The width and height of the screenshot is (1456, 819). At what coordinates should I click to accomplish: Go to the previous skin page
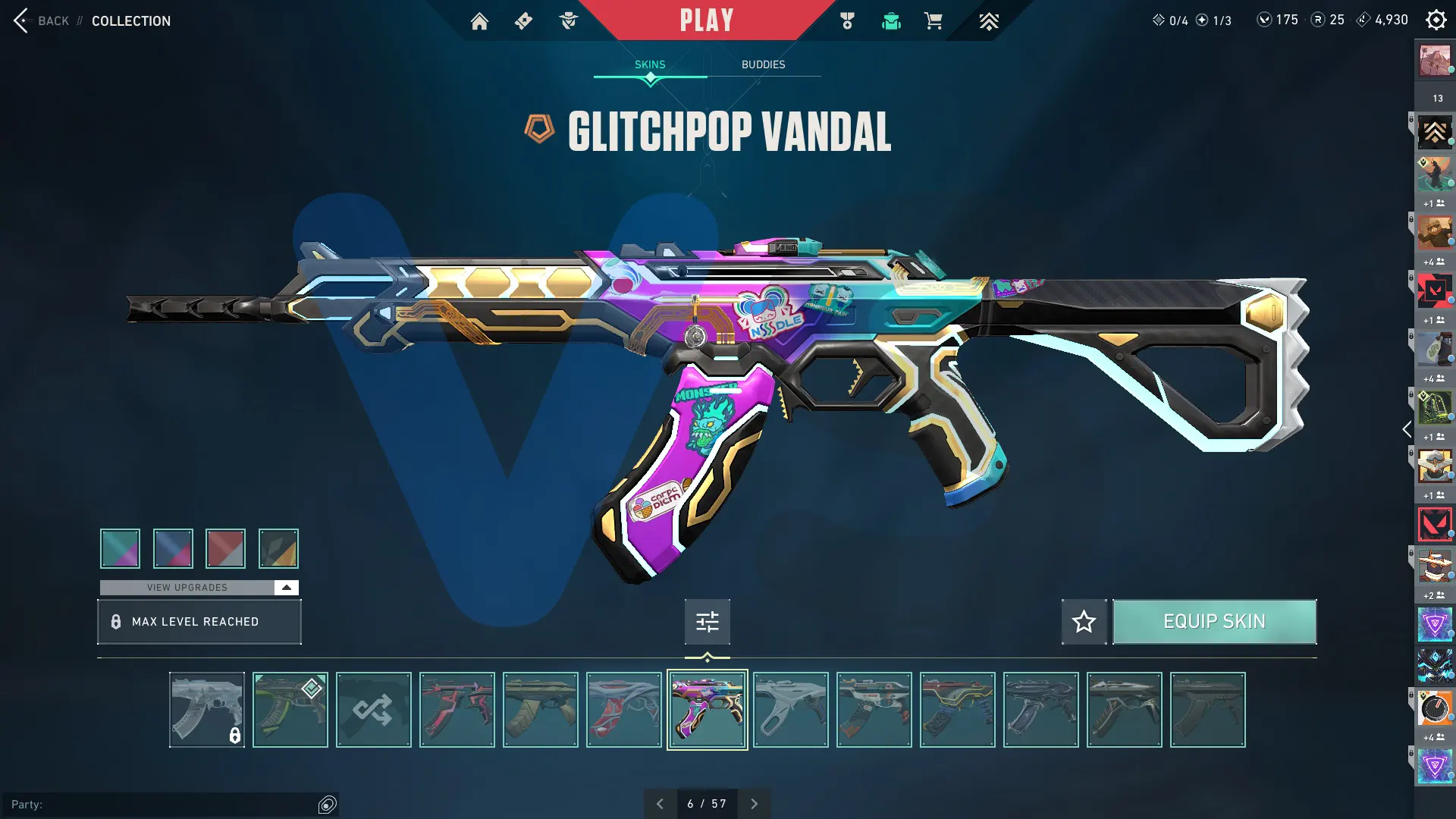[x=660, y=804]
